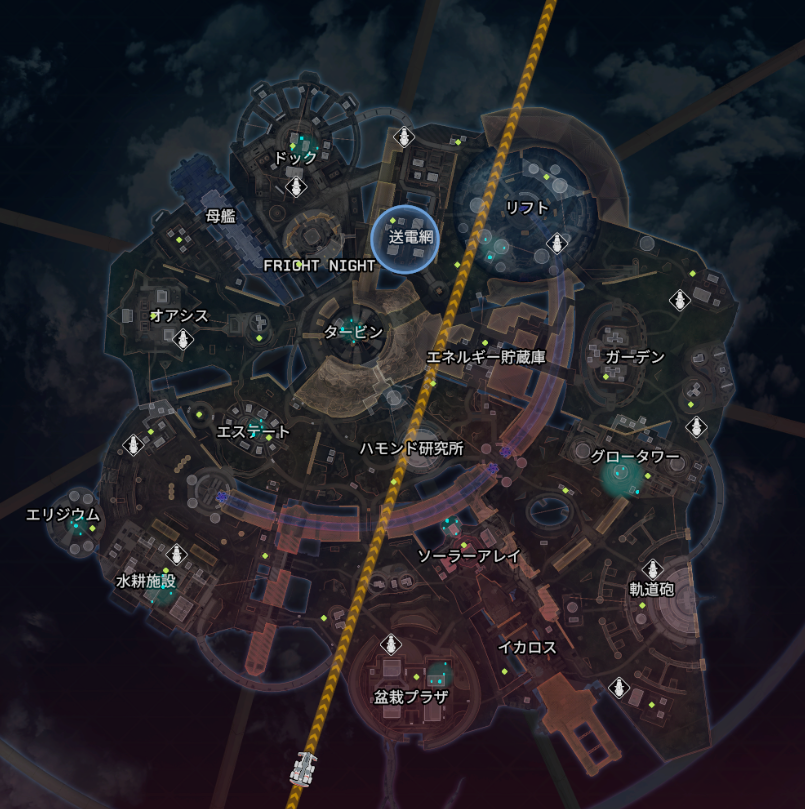Image resolution: width=805 pixels, height=809 pixels.
Task: Click the 盆栽プラザ map label
Action: [x=411, y=697]
